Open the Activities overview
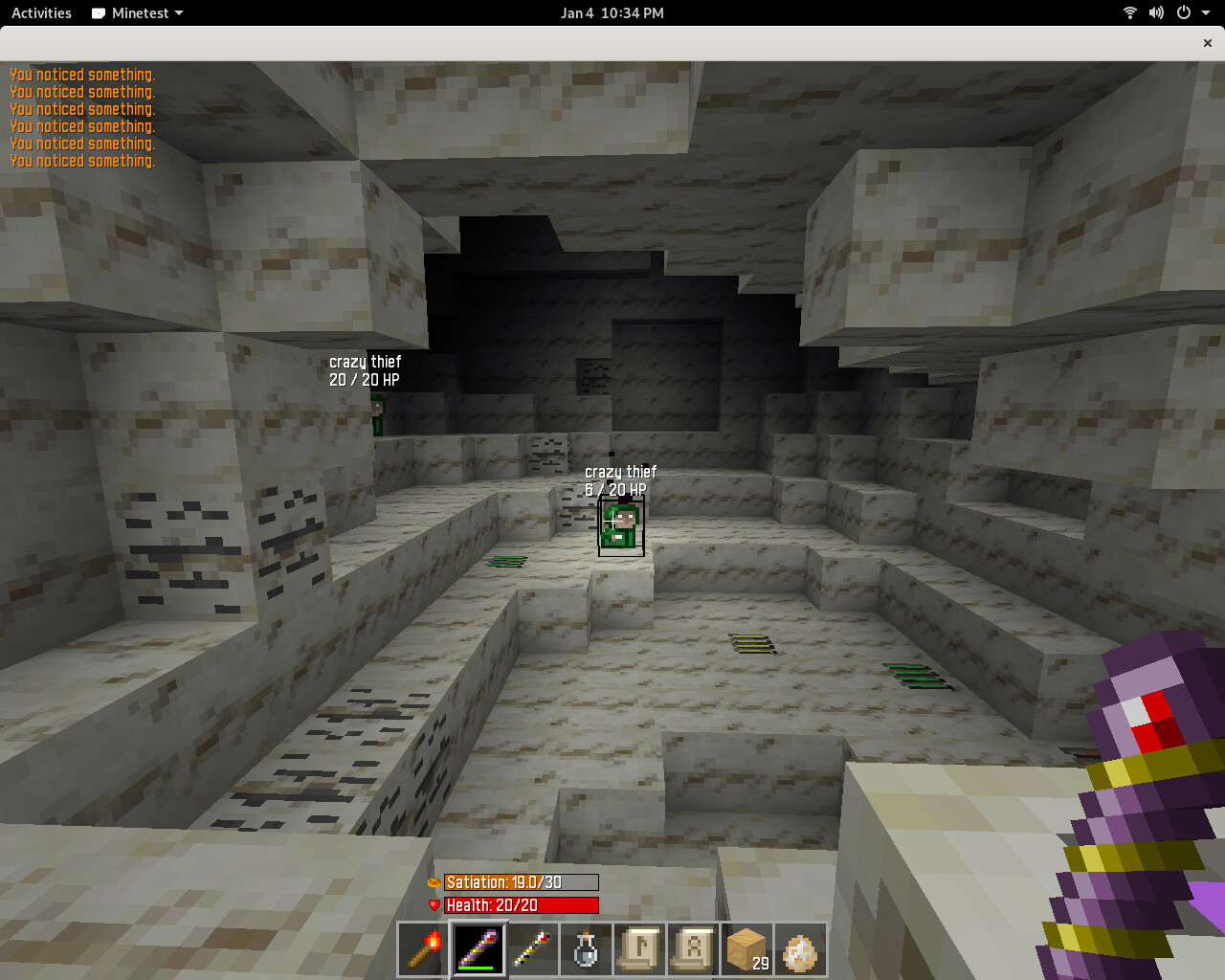This screenshot has width=1225, height=980. (41, 13)
